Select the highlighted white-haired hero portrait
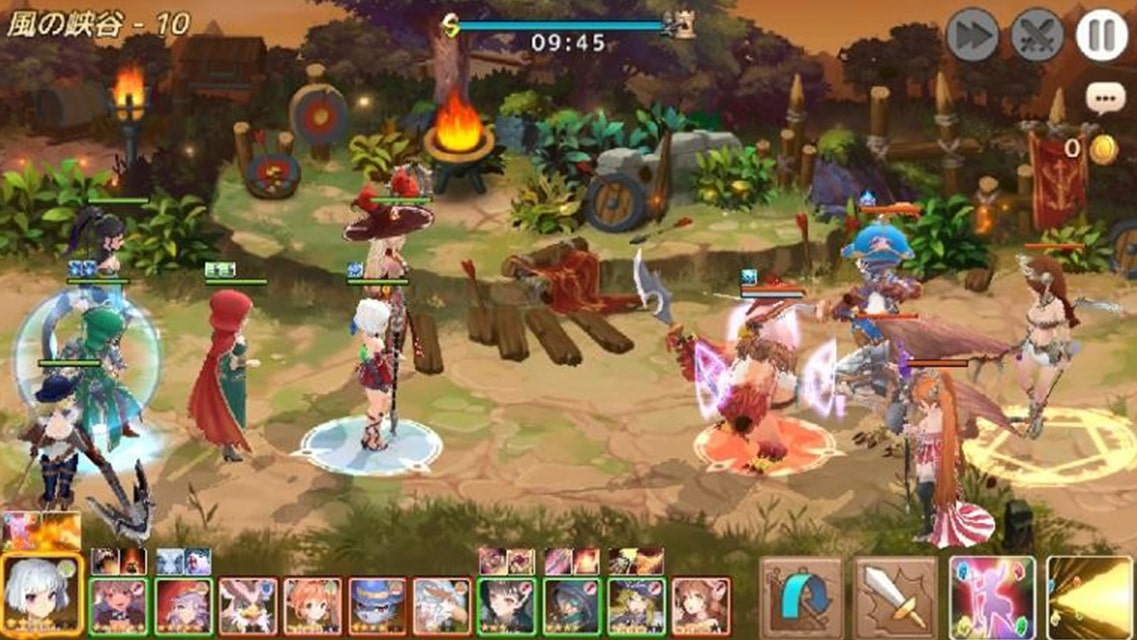The width and height of the screenshot is (1137, 640). click(x=41, y=597)
